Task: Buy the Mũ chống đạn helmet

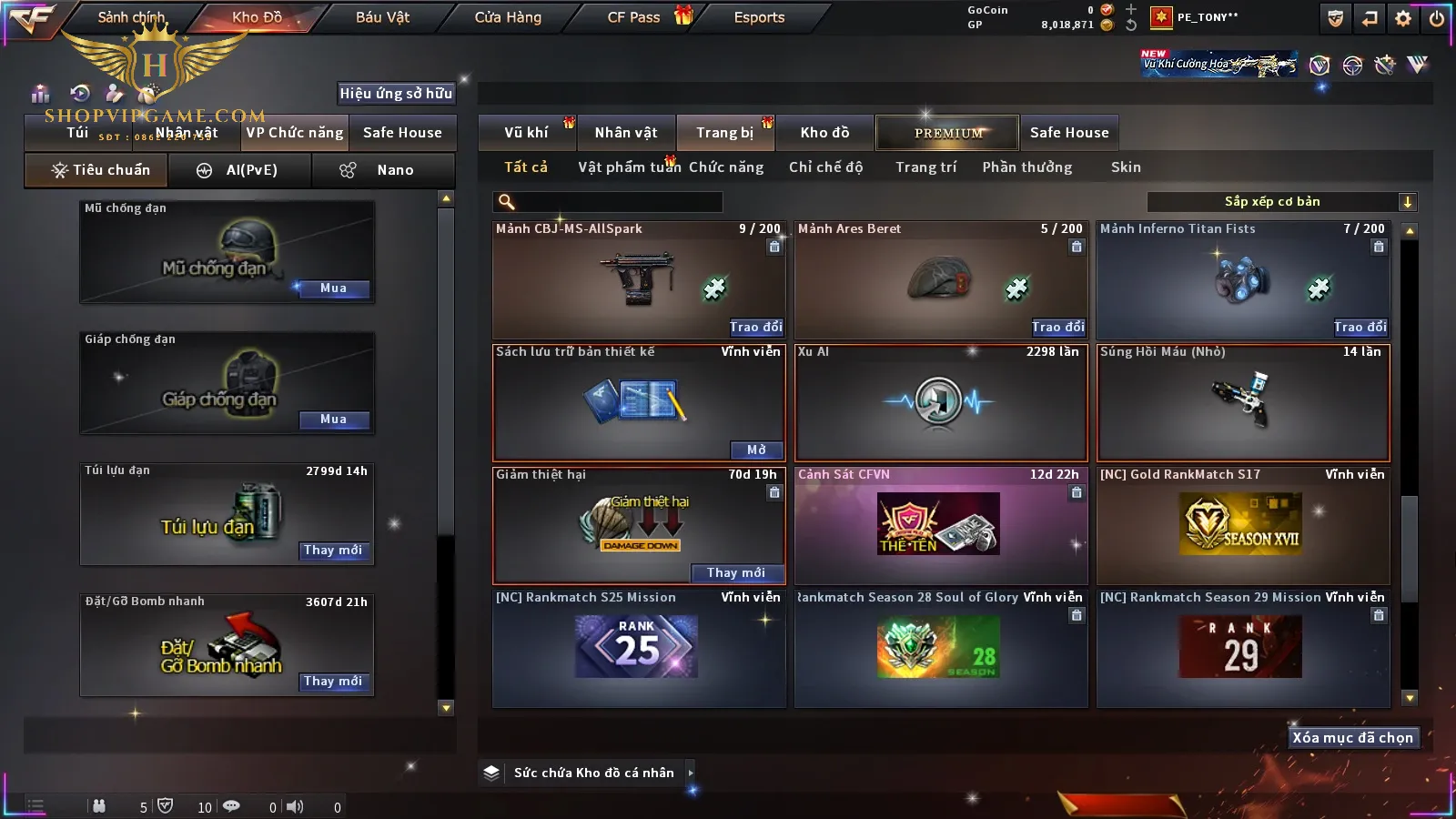Action: click(333, 288)
